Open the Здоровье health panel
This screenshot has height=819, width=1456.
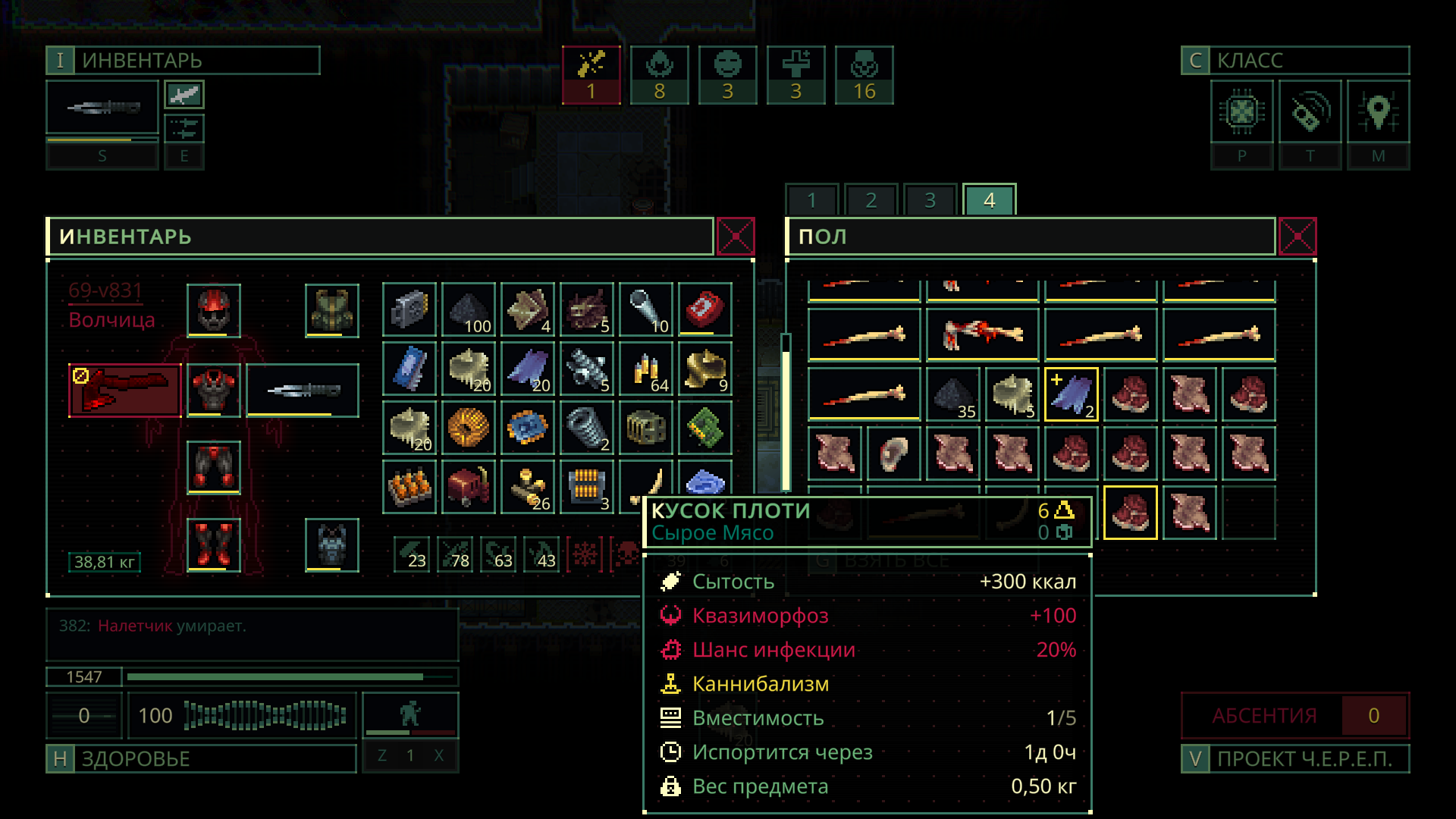(201, 758)
